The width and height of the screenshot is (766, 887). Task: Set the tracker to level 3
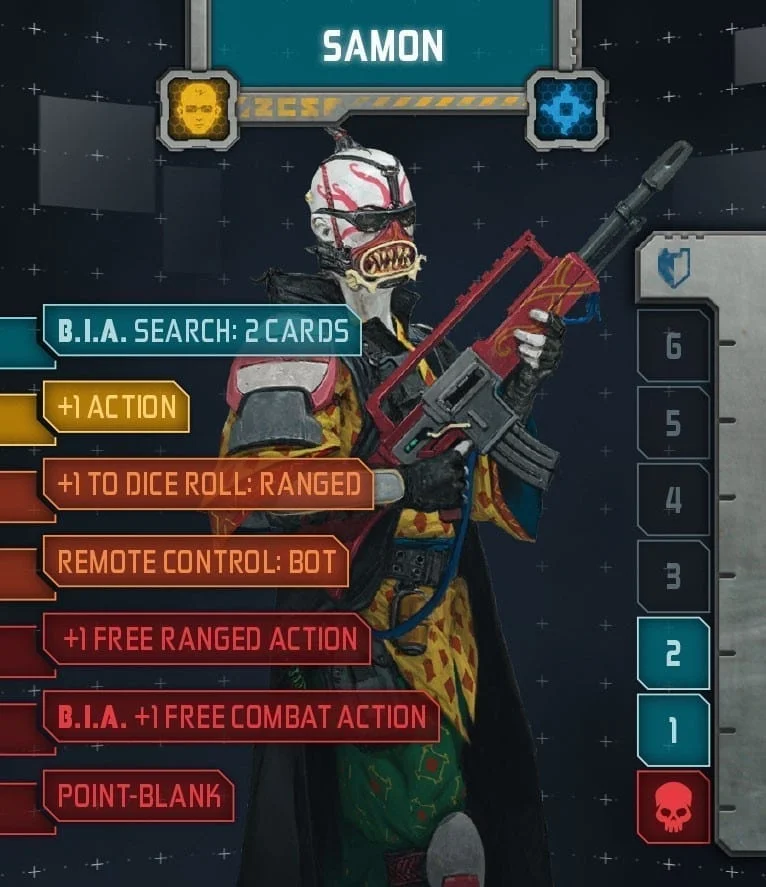coord(673,576)
